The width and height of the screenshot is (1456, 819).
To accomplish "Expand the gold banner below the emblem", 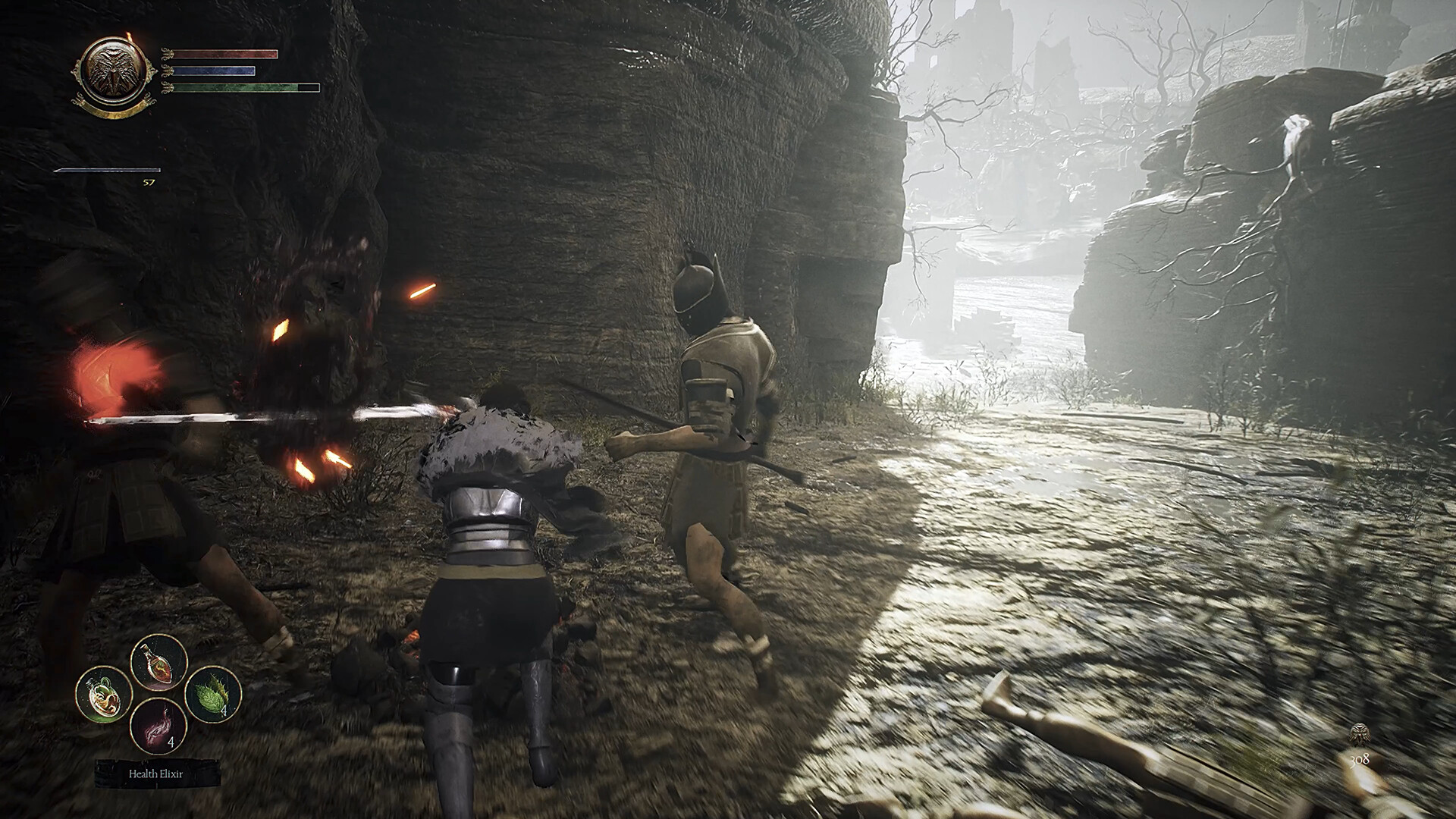I will tap(112, 111).
